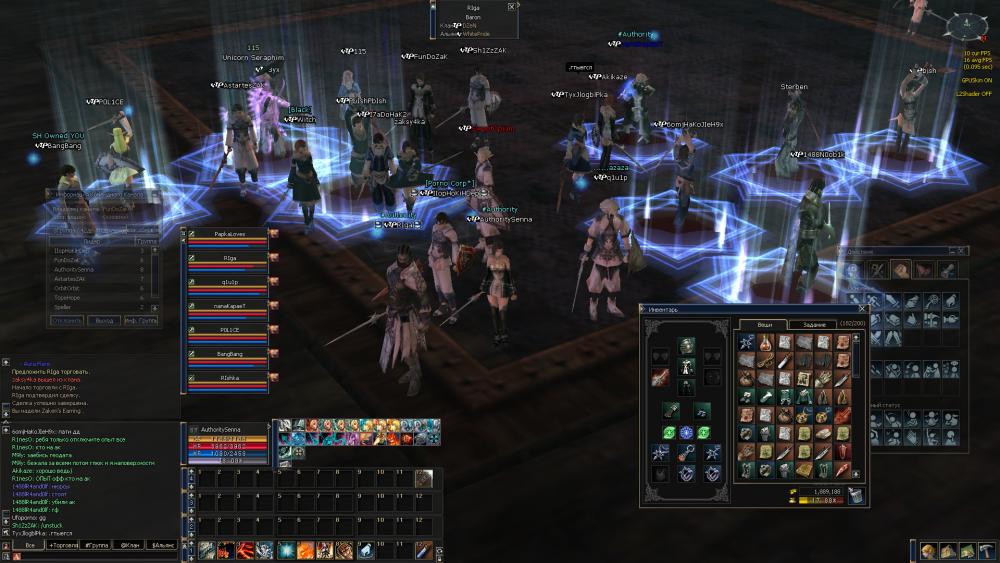This screenshot has width=1000, height=563.
Task: Select the Вещи inventory tab
Action: click(763, 324)
